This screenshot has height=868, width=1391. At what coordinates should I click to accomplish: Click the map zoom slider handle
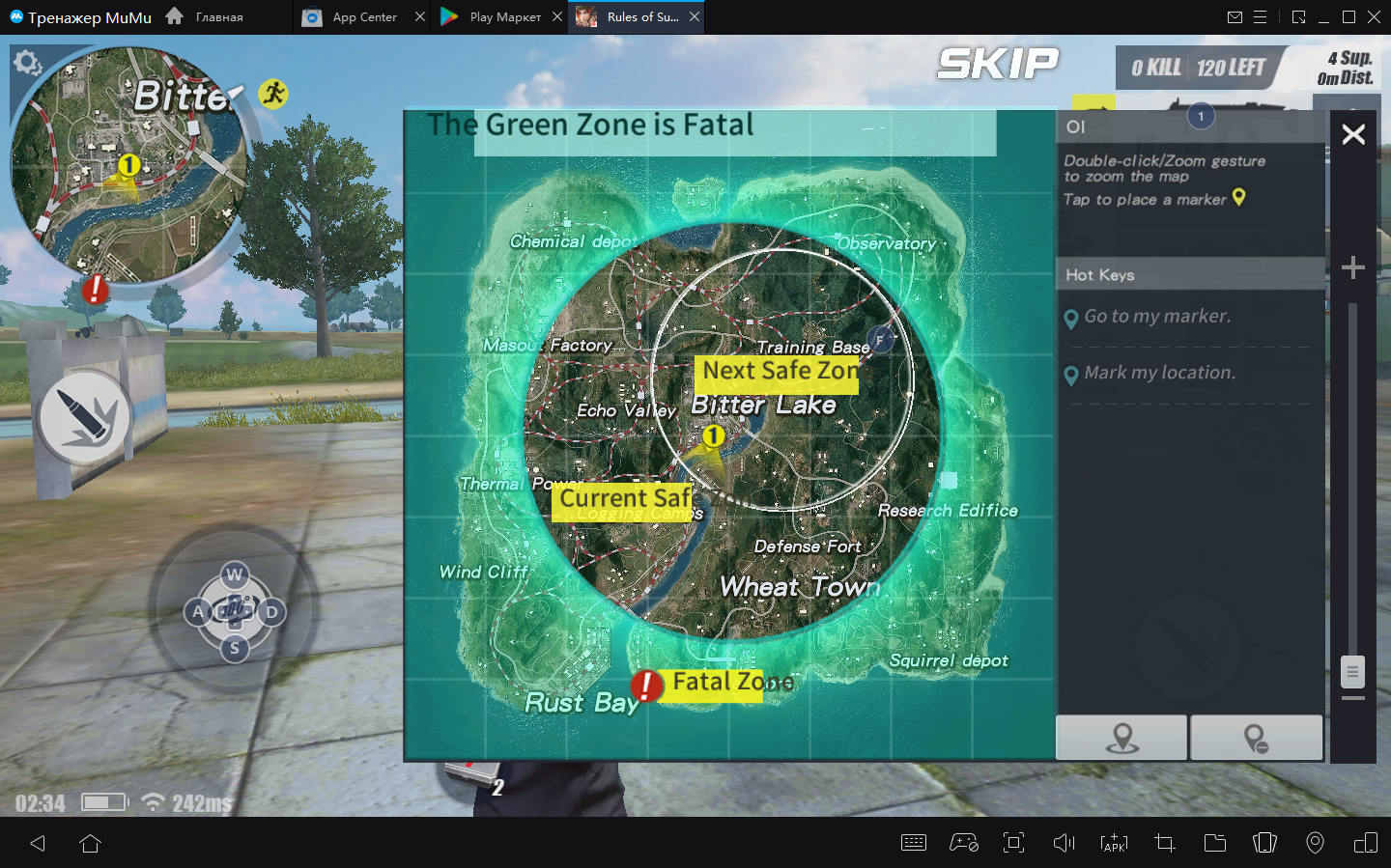point(1353,671)
